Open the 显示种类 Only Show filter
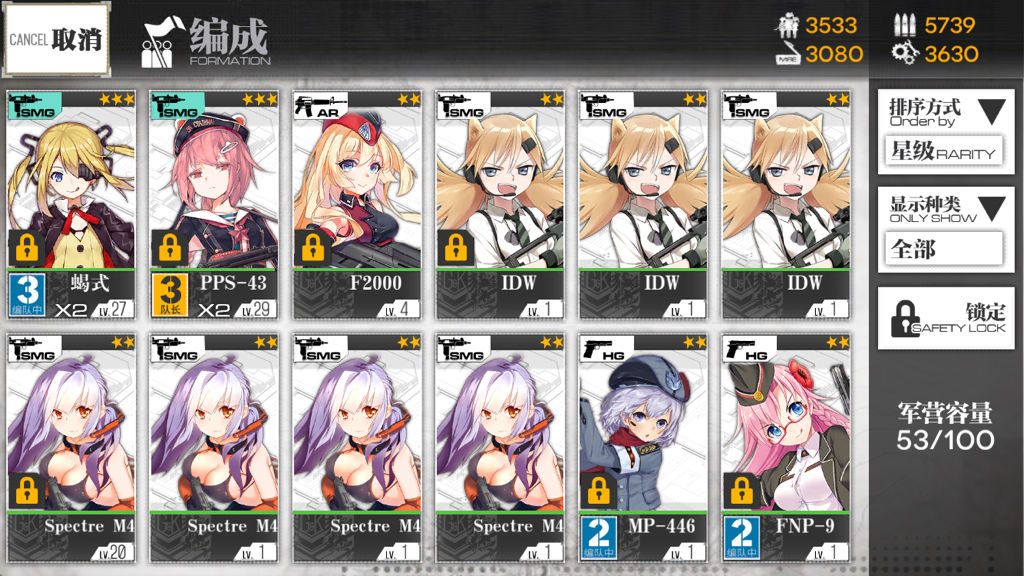This screenshot has height=576, width=1024. pyautogui.click(x=945, y=228)
